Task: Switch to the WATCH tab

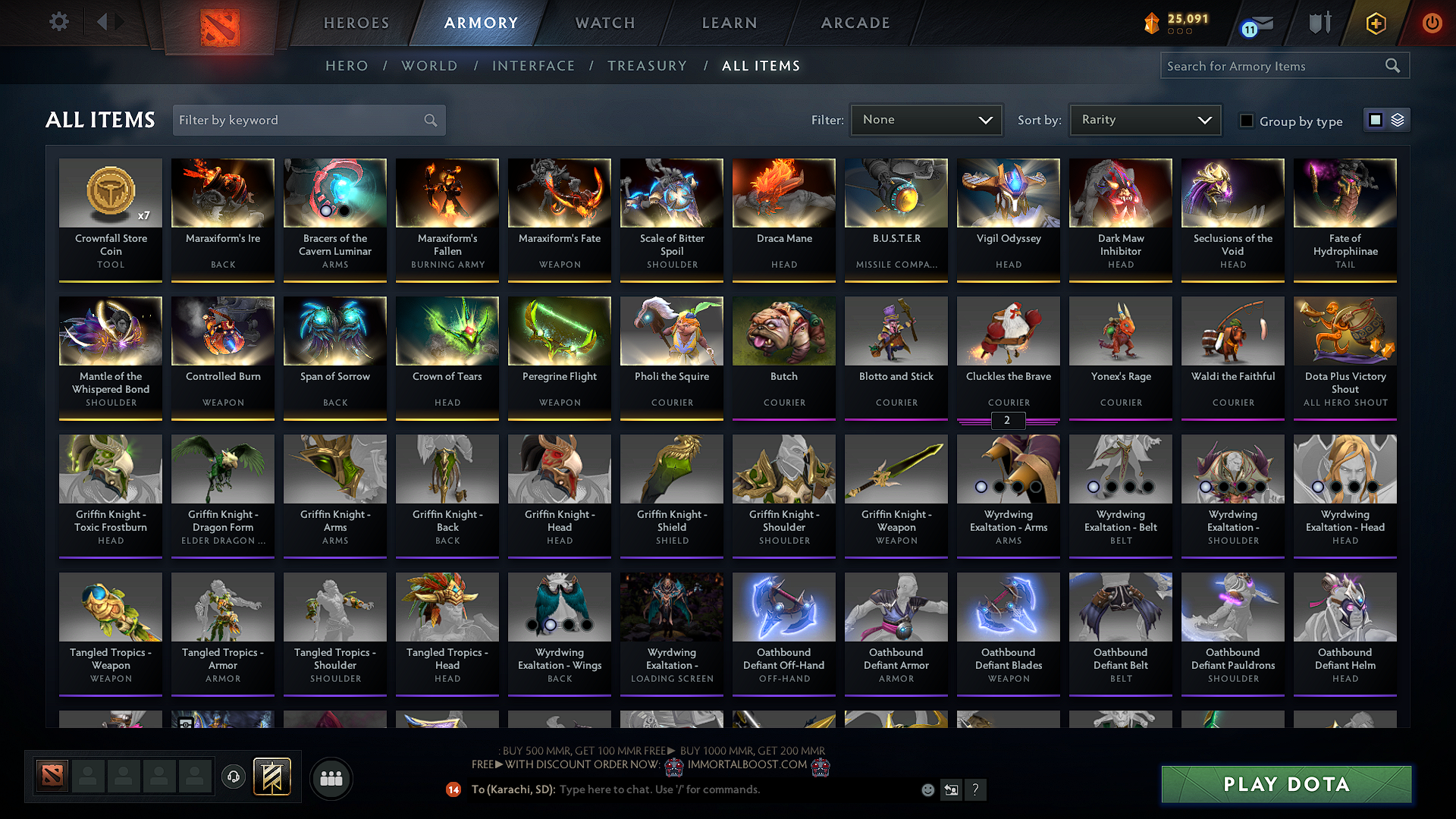Action: pyautogui.click(x=604, y=23)
